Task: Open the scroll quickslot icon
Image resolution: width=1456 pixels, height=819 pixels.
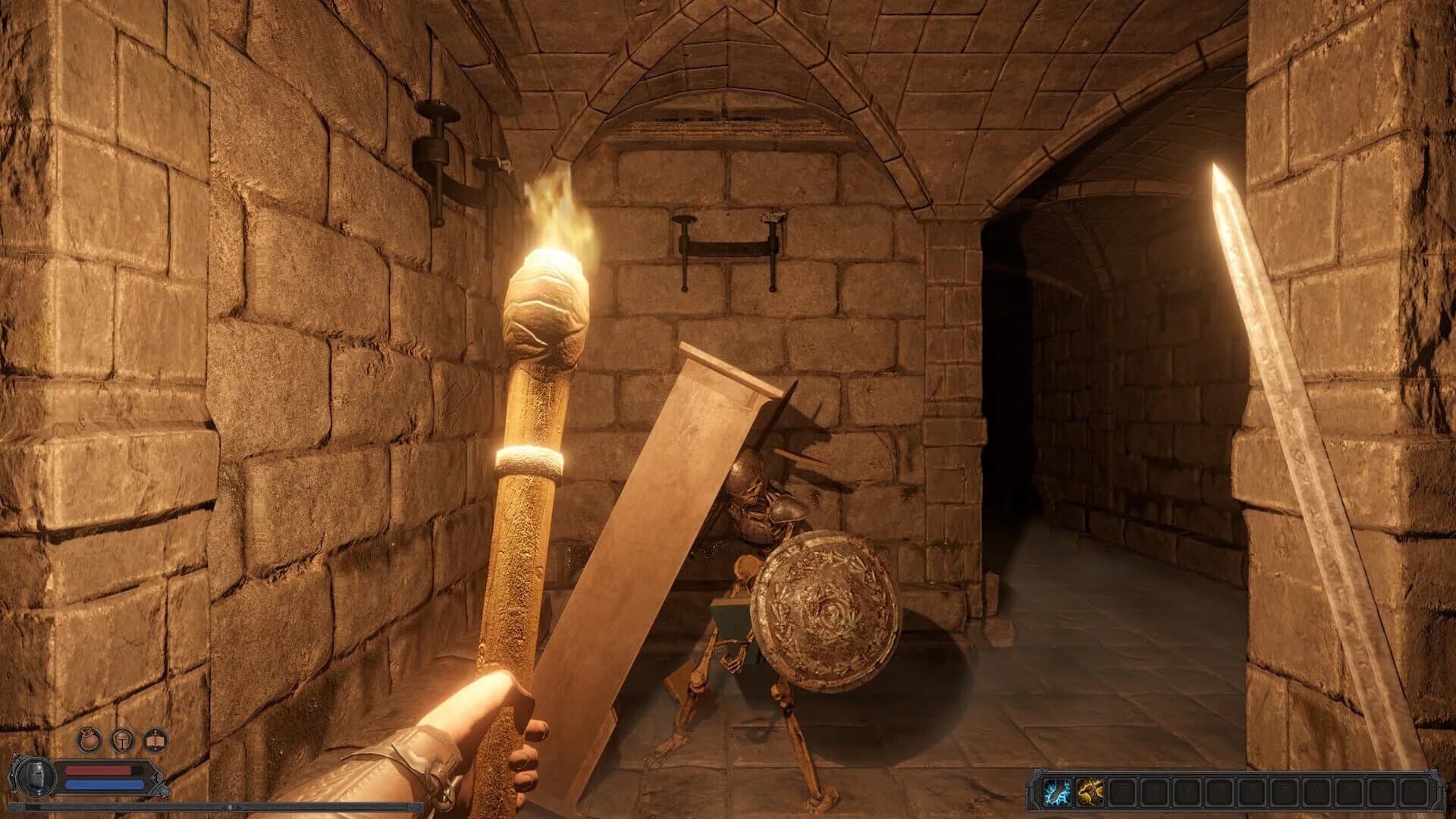Action: click(155, 740)
